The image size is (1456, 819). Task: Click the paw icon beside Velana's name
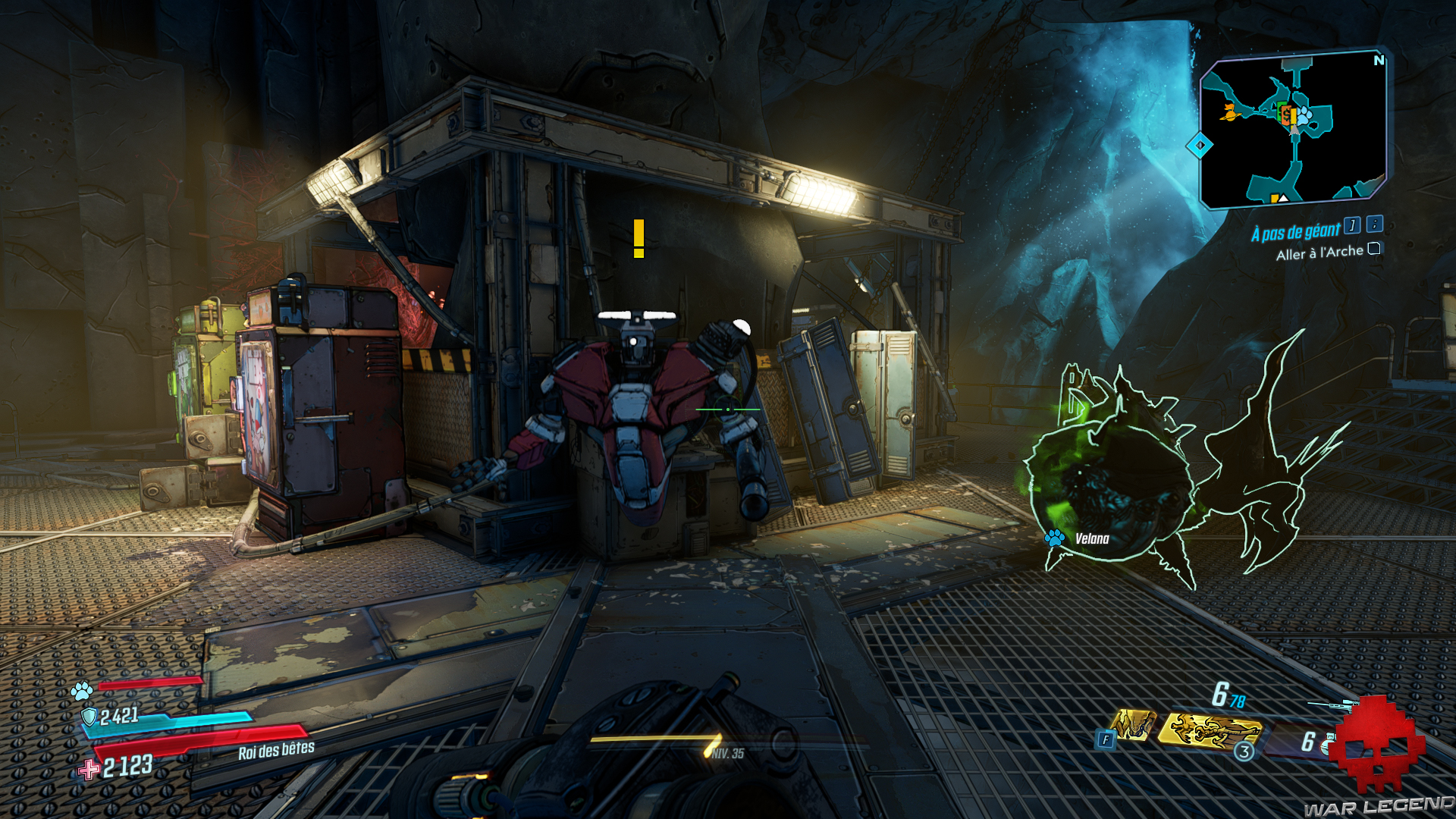1054,538
